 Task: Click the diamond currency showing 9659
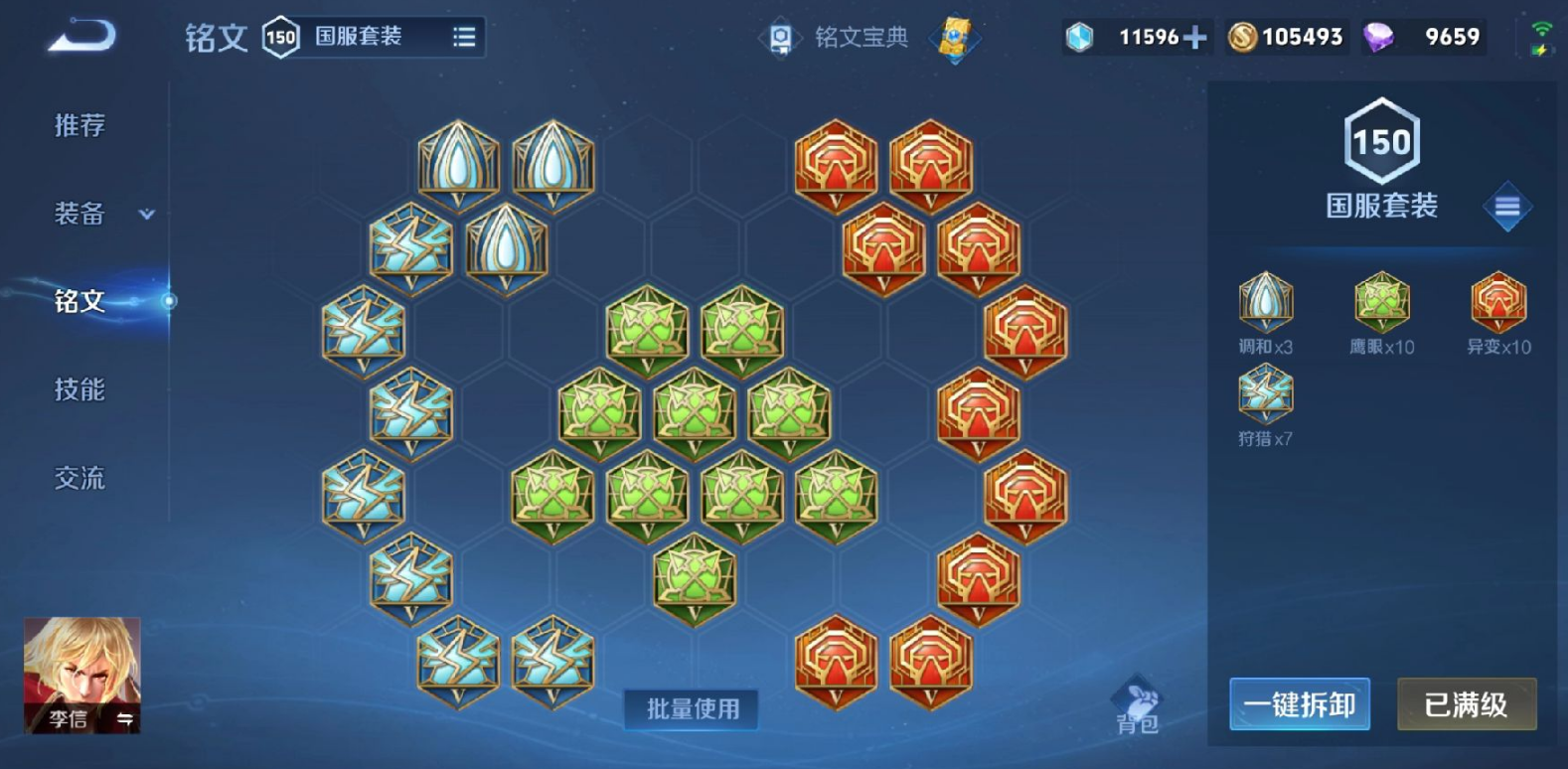pos(1423,37)
